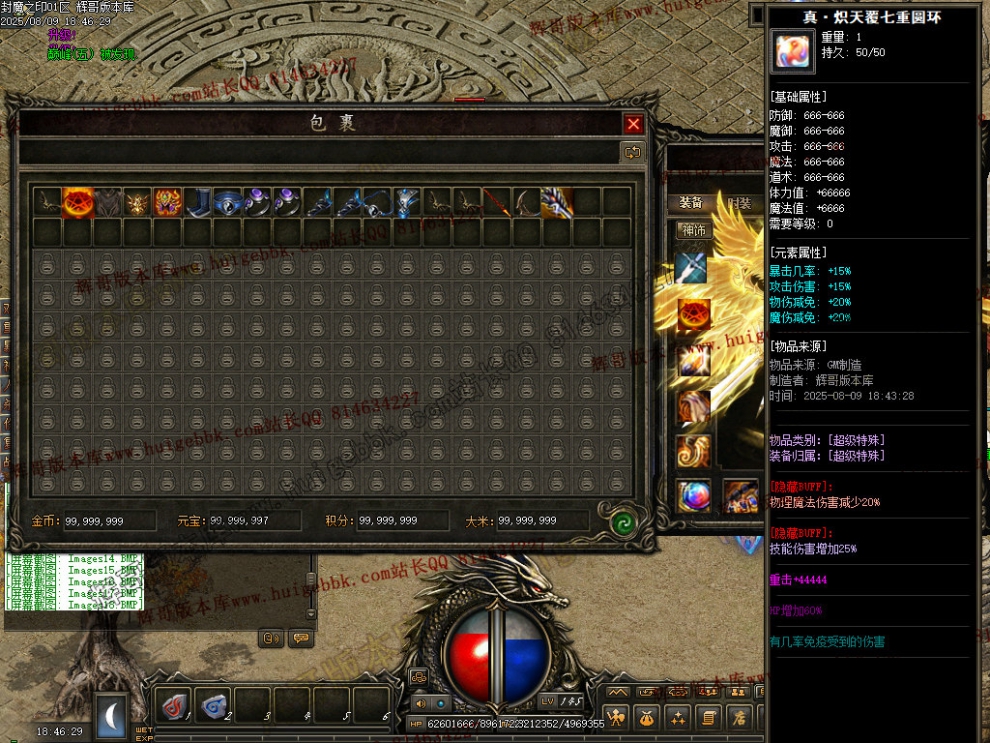Switch to the 时装 fashion tab
The width and height of the screenshot is (990, 743).
point(740,203)
